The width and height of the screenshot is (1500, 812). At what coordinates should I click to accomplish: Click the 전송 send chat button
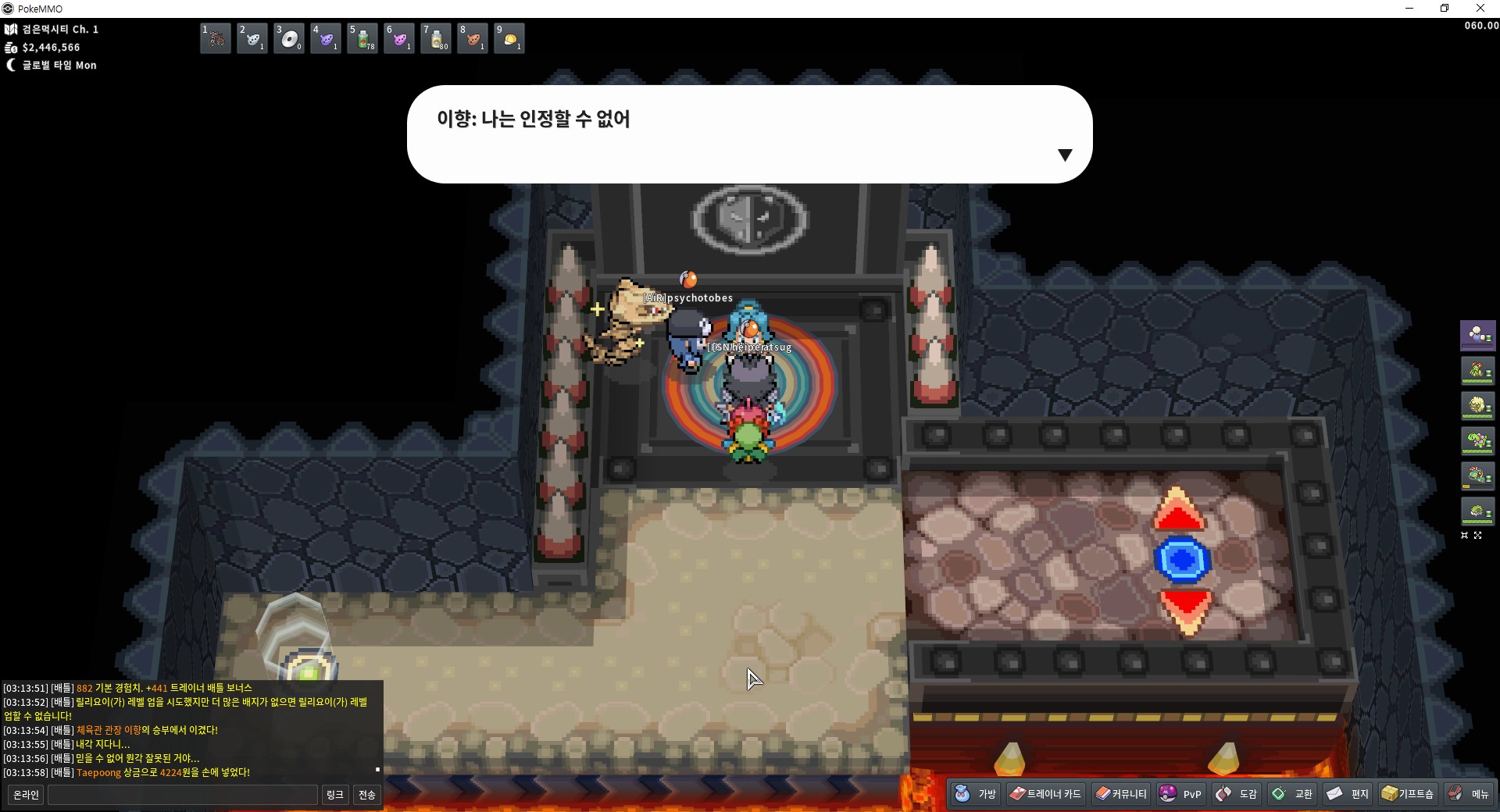(366, 795)
